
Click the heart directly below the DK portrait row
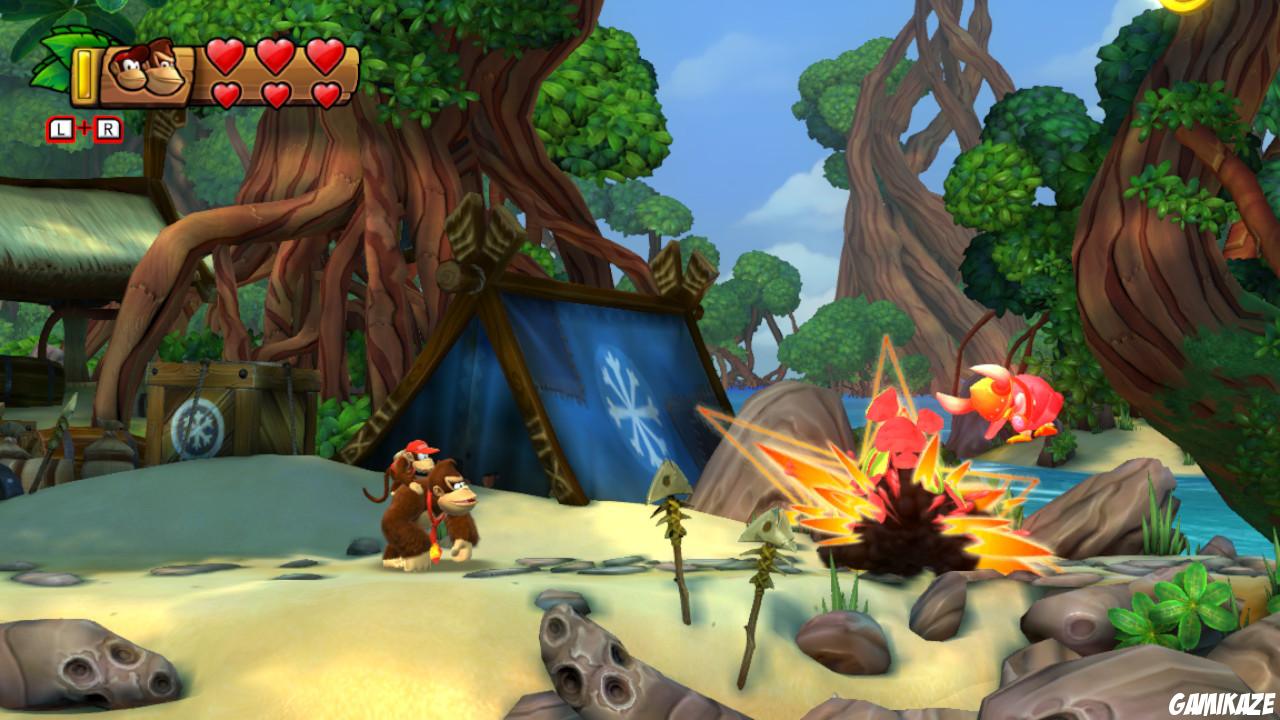(x=225, y=92)
